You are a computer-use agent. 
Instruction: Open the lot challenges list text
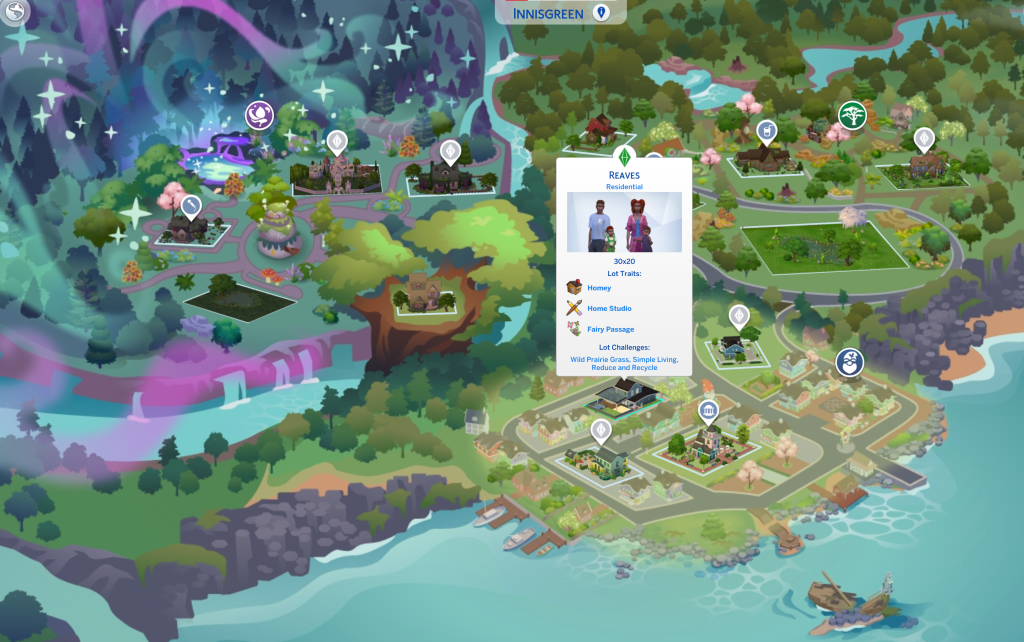(x=624, y=362)
